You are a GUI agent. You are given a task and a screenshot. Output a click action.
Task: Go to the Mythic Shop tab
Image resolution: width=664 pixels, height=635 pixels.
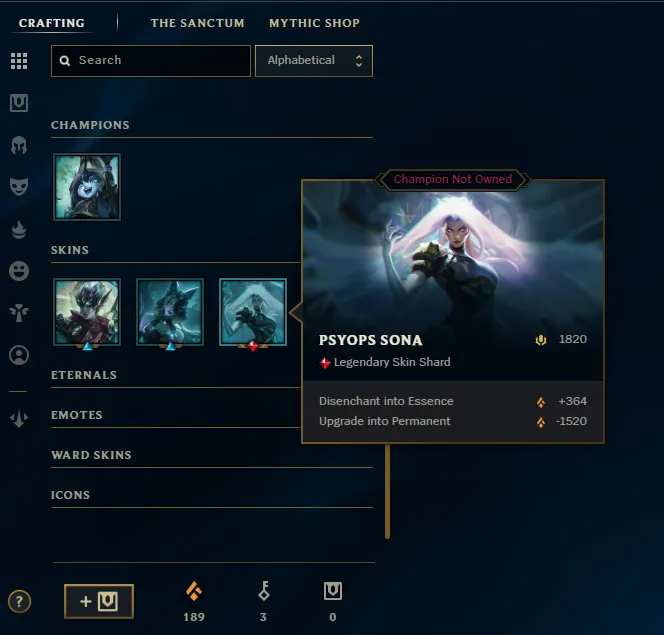pyautogui.click(x=314, y=23)
